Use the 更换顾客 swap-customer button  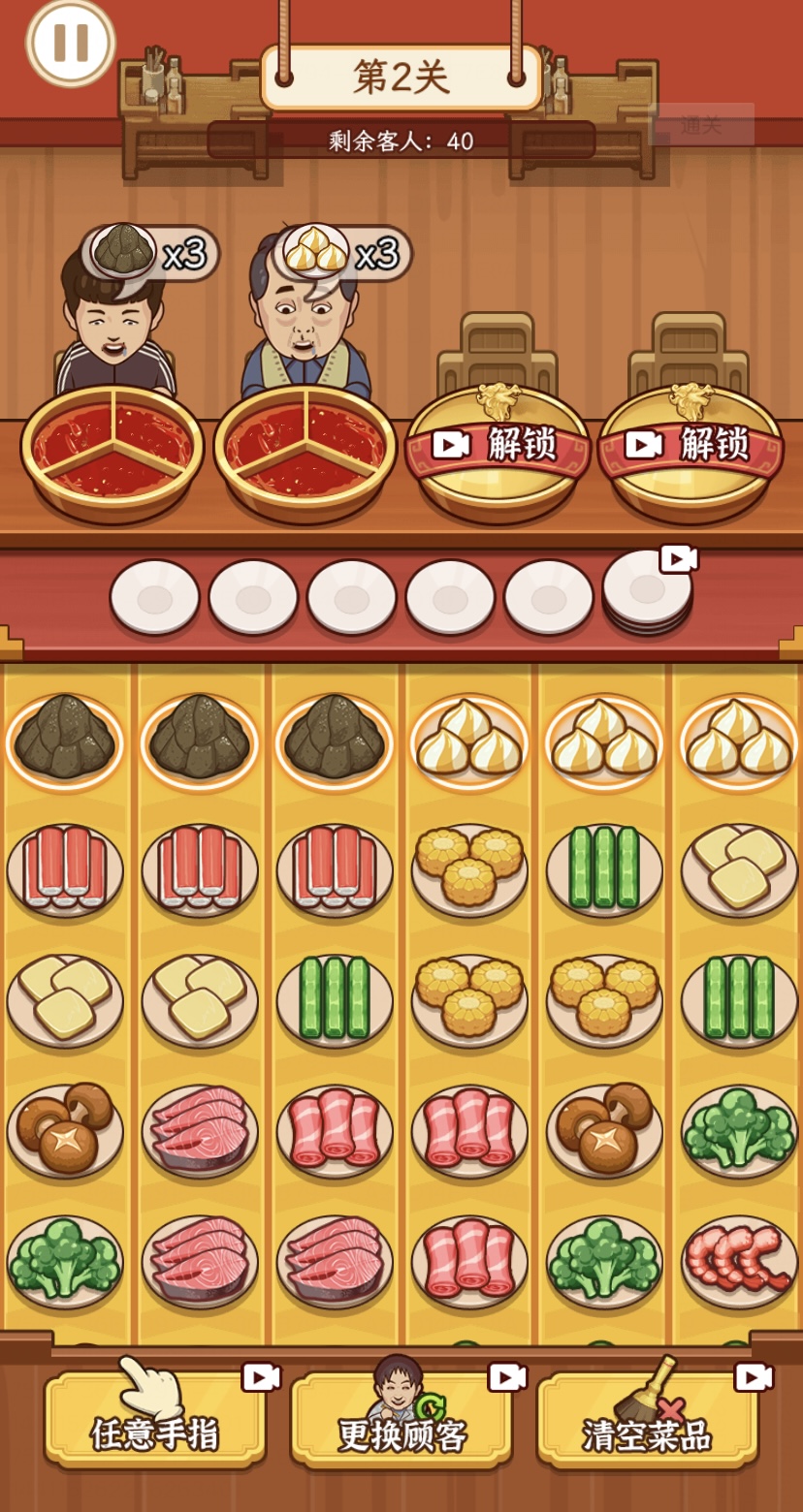coord(401,1420)
